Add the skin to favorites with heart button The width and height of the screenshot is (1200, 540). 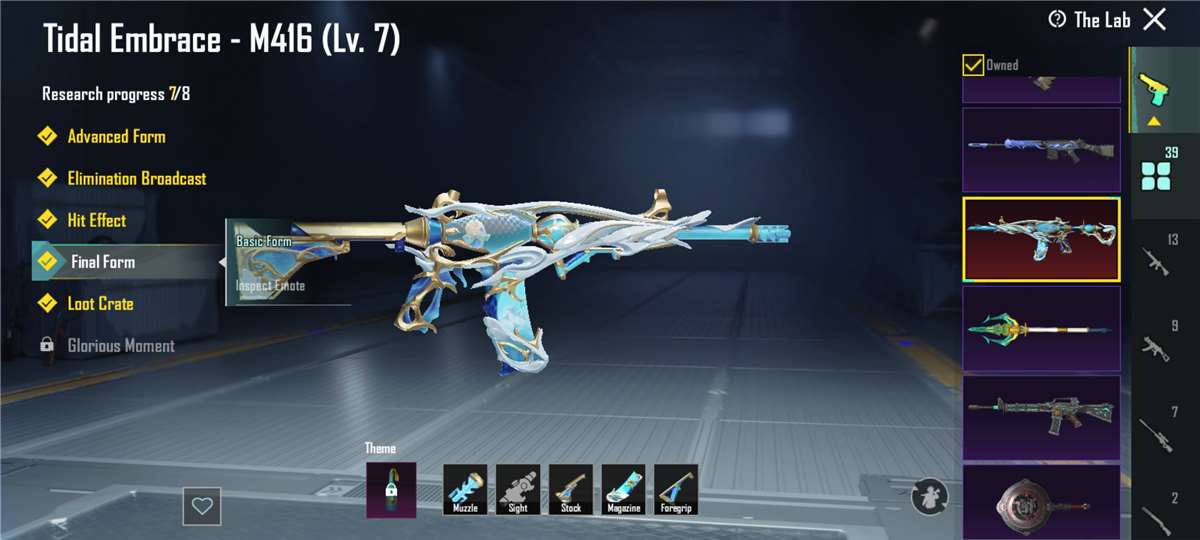point(202,506)
